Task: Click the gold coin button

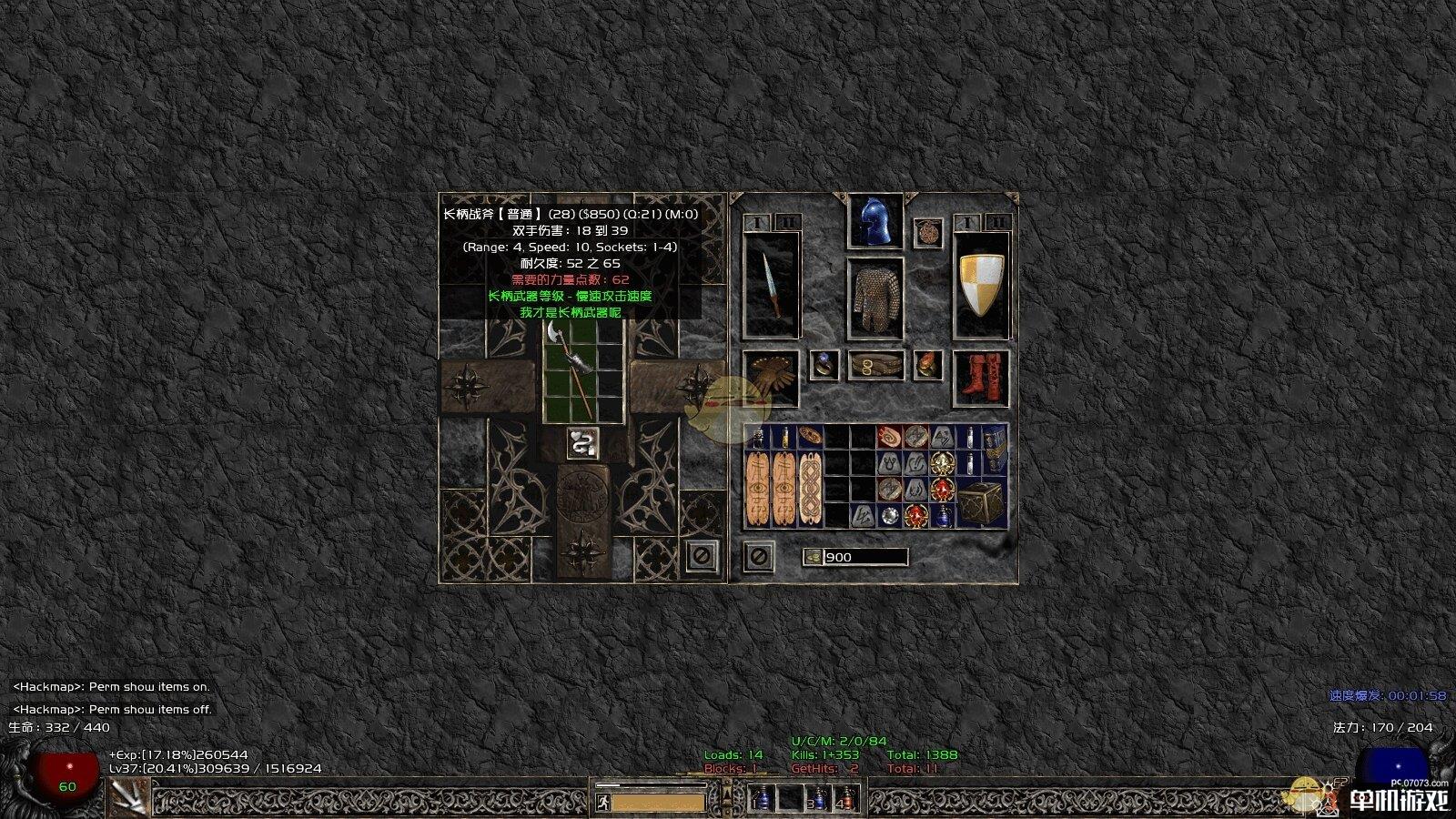Action: pyautogui.click(x=813, y=557)
